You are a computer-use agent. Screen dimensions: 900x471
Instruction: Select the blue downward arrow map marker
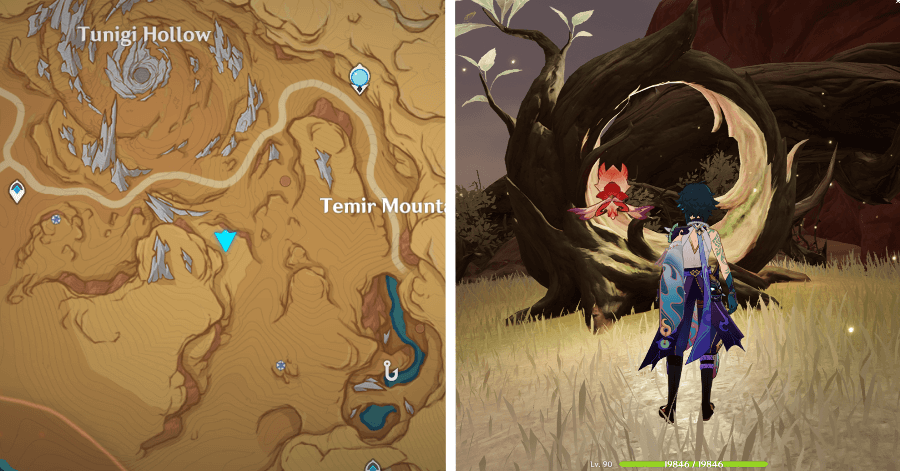tap(226, 240)
